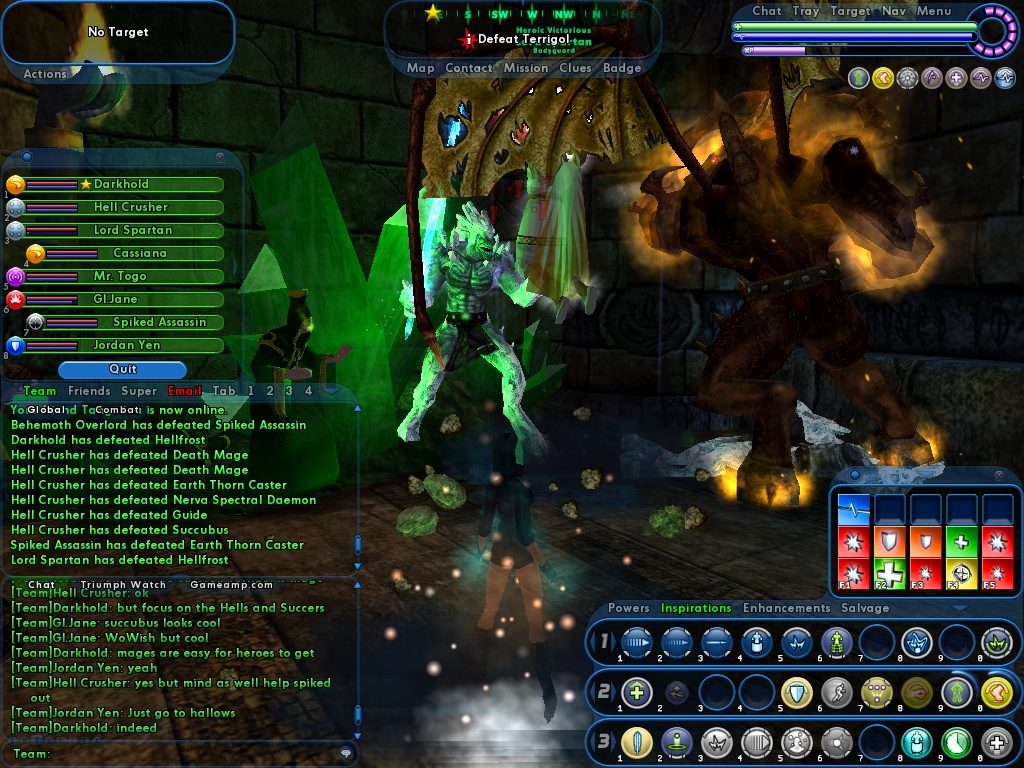Open the Email tab
Image resolution: width=1024 pixels, height=768 pixels.
(x=185, y=391)
